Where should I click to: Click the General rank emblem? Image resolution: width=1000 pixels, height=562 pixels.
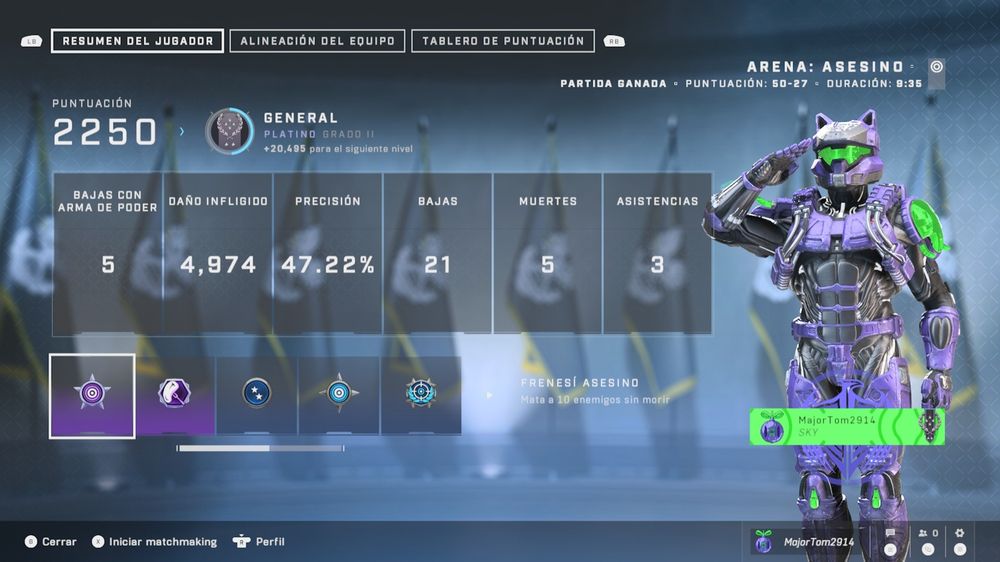coord(229,131)
